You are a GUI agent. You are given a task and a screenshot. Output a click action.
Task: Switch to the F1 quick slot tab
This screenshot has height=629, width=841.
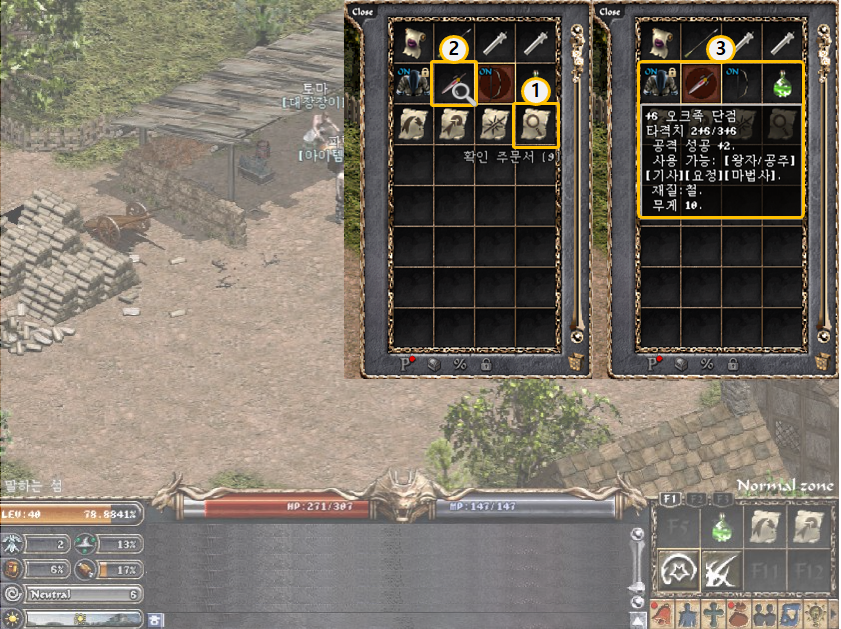click(x=668, y=498)
